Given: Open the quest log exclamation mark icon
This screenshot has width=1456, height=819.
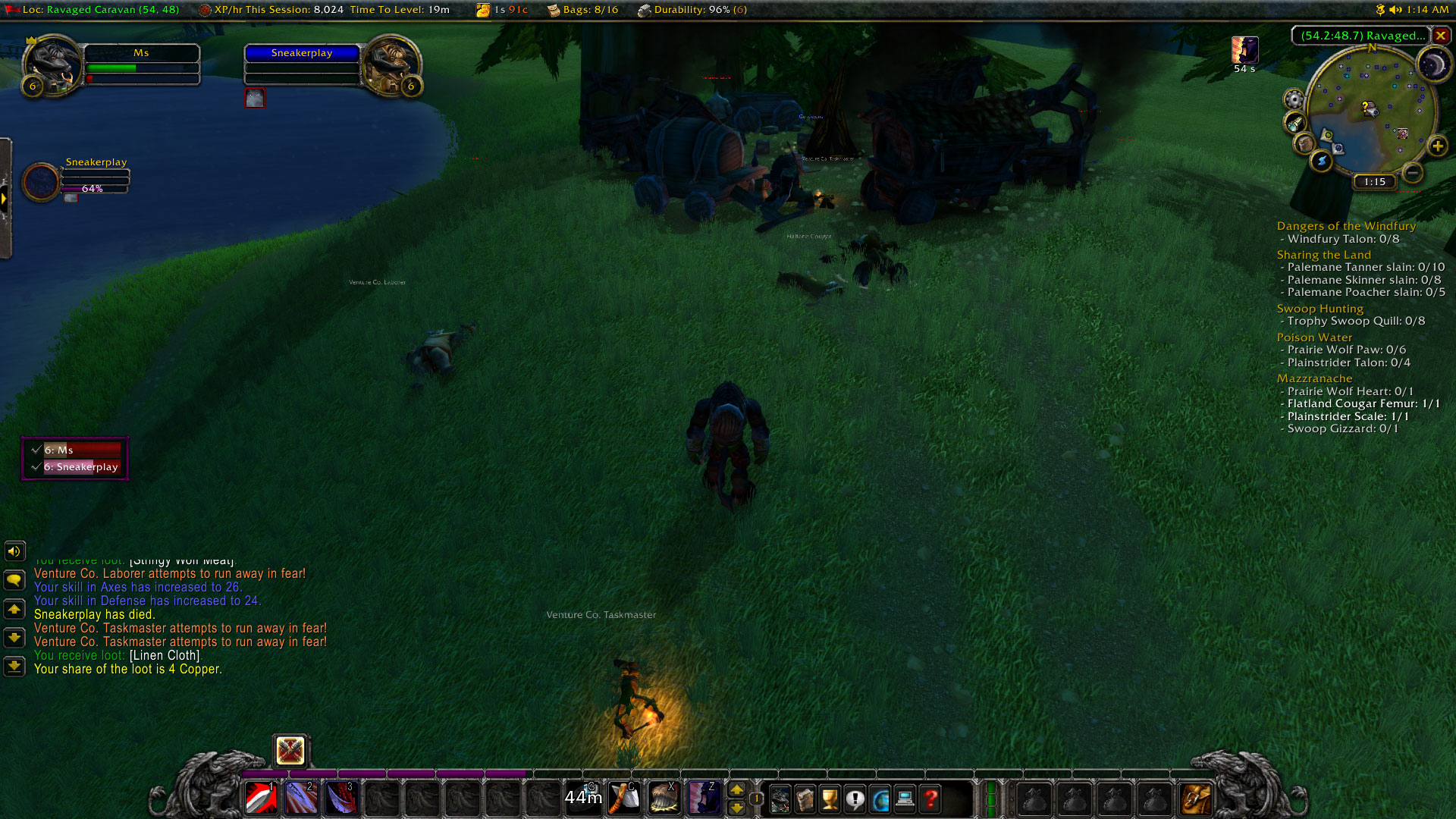Looking at the screenshot, I should point(855,799).
